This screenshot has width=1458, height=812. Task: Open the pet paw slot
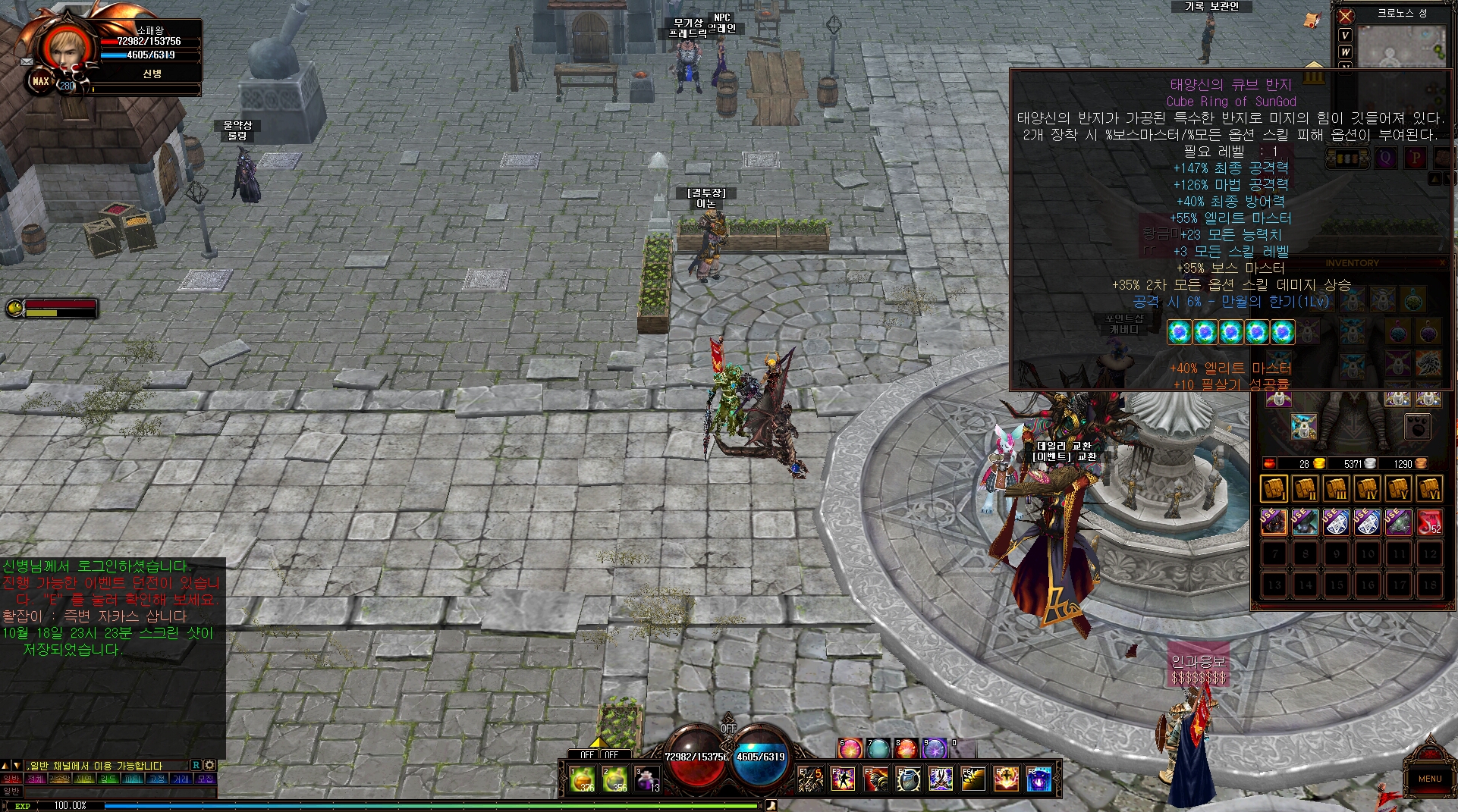coord(1417,427)
